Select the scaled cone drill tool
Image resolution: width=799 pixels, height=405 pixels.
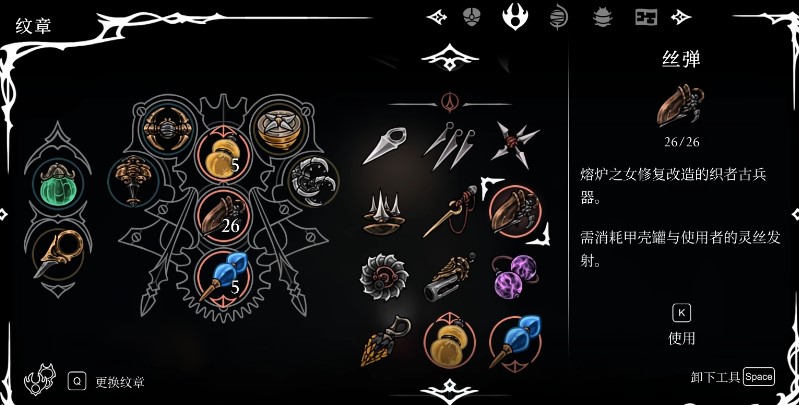tap(382, 341)
